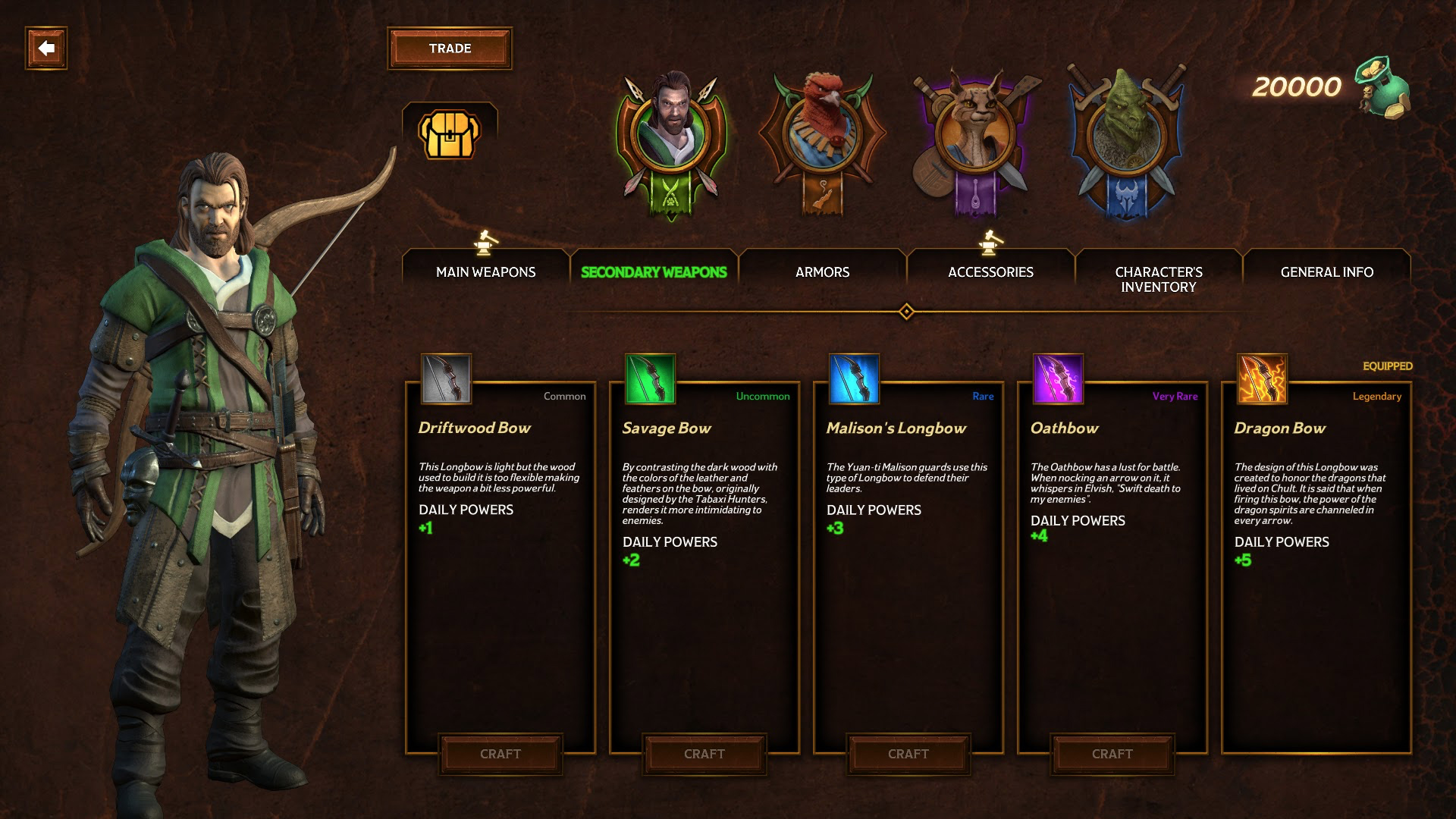Image resolution: width=1456 pixels, height=819 pixels.
Task: Open the Trade screen
Action: [450, 49]
